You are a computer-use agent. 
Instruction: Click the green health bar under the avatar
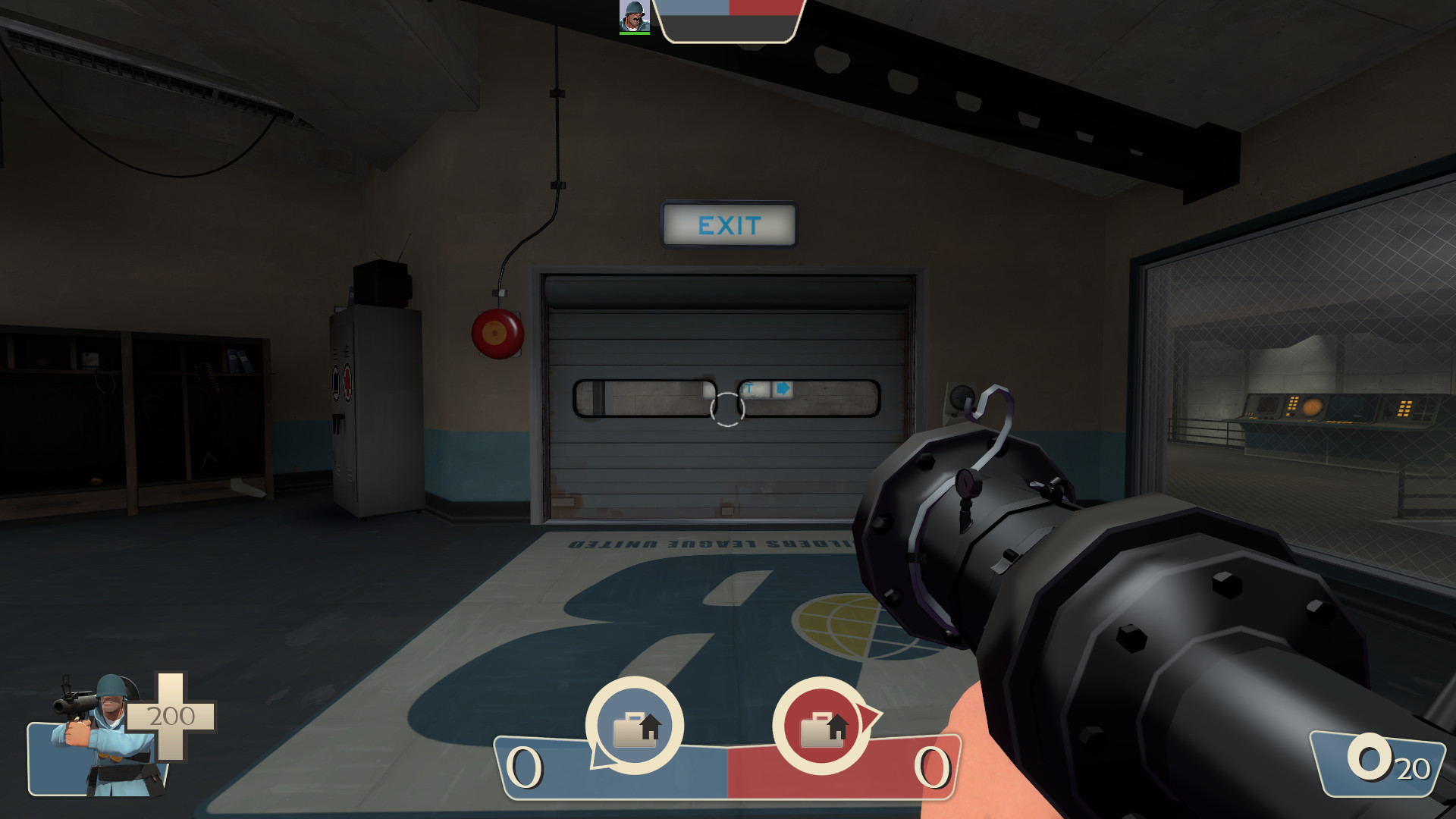pos(634,33)
